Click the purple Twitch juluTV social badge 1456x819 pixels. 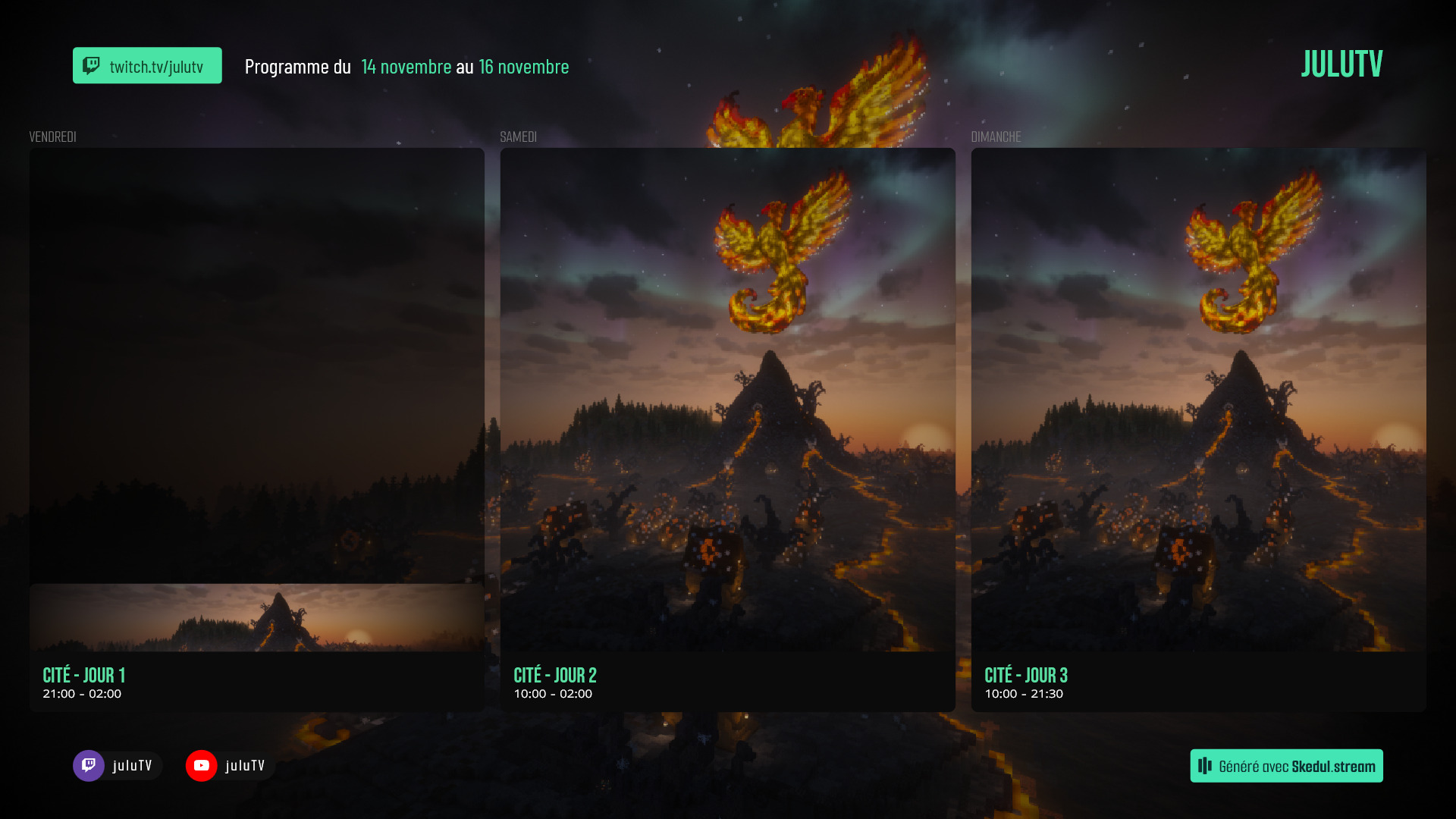pos(118,766)
